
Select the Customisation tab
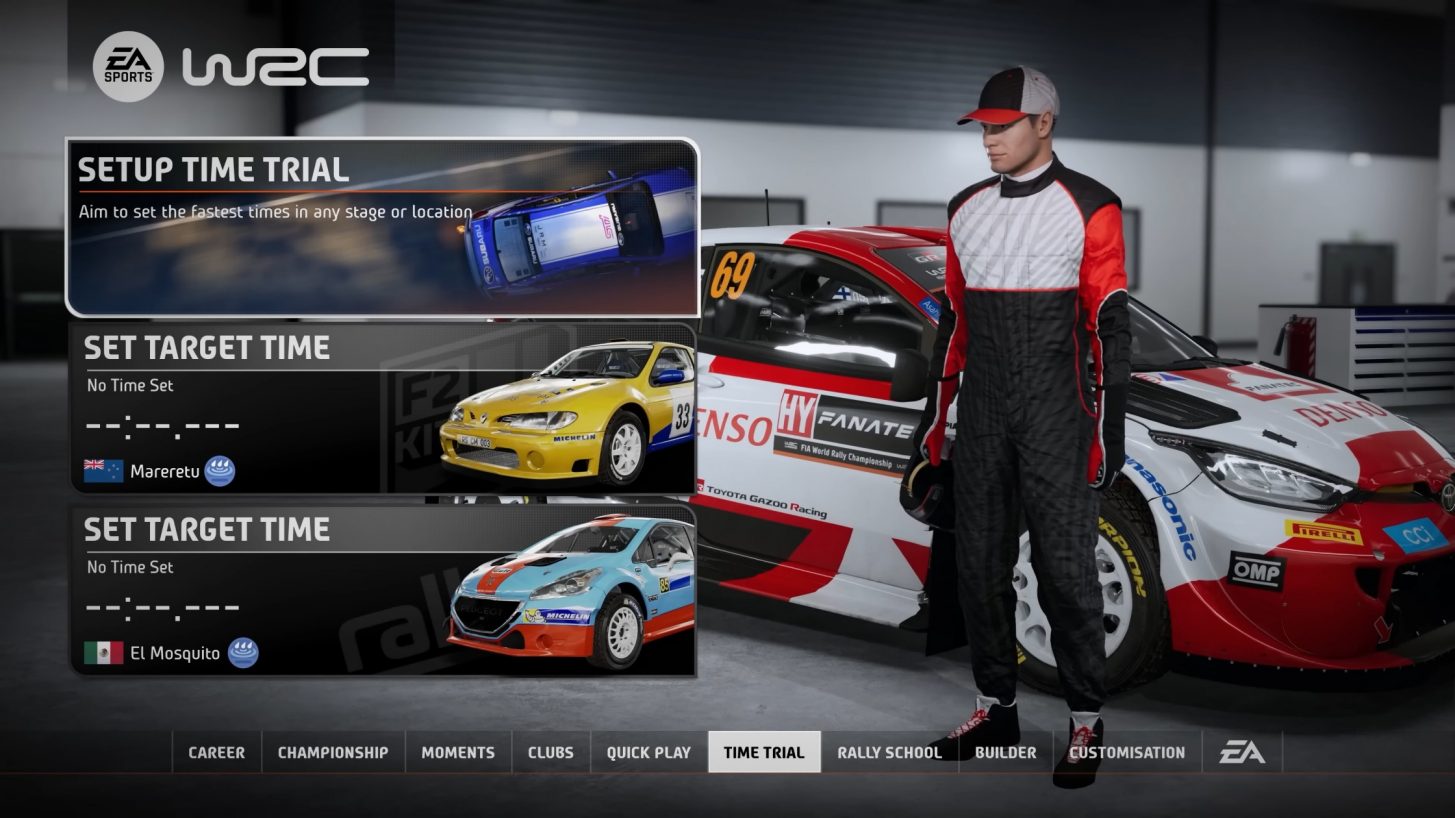pyautogui.click(x=1125, y=751)
